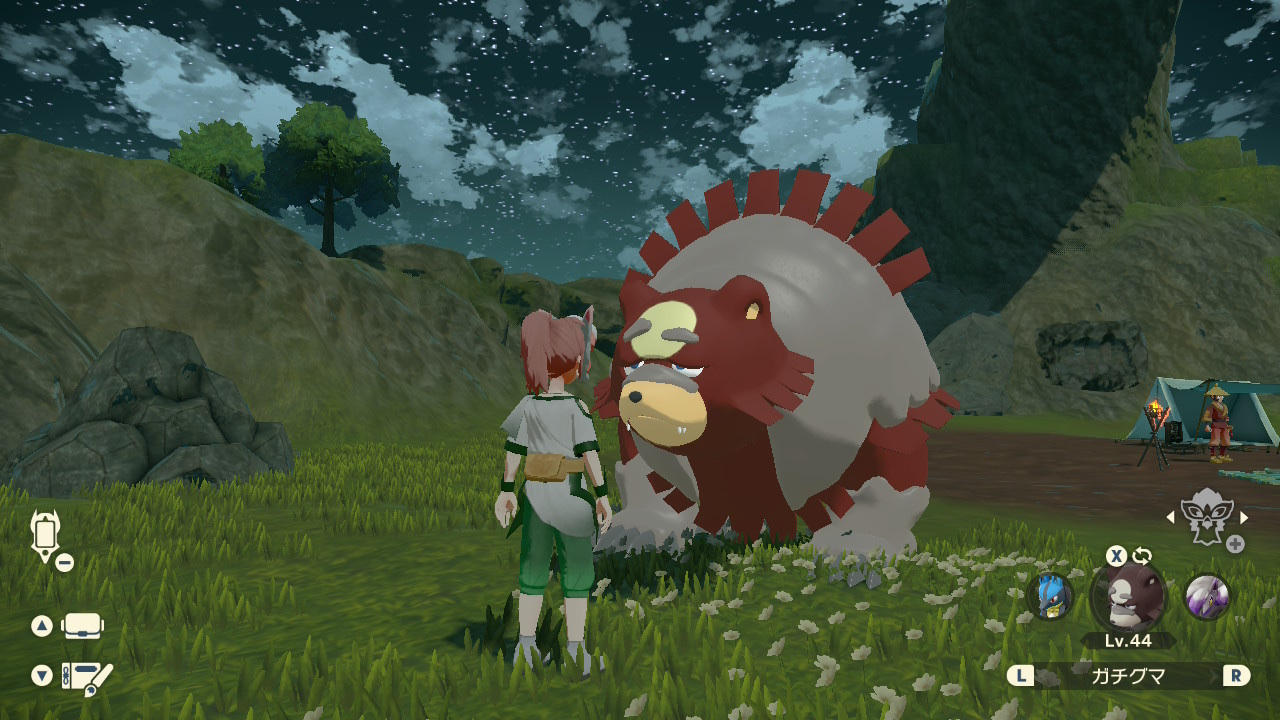Switch to the previous ride with left arrow
1280x720 pixels.
point(1171,517)
